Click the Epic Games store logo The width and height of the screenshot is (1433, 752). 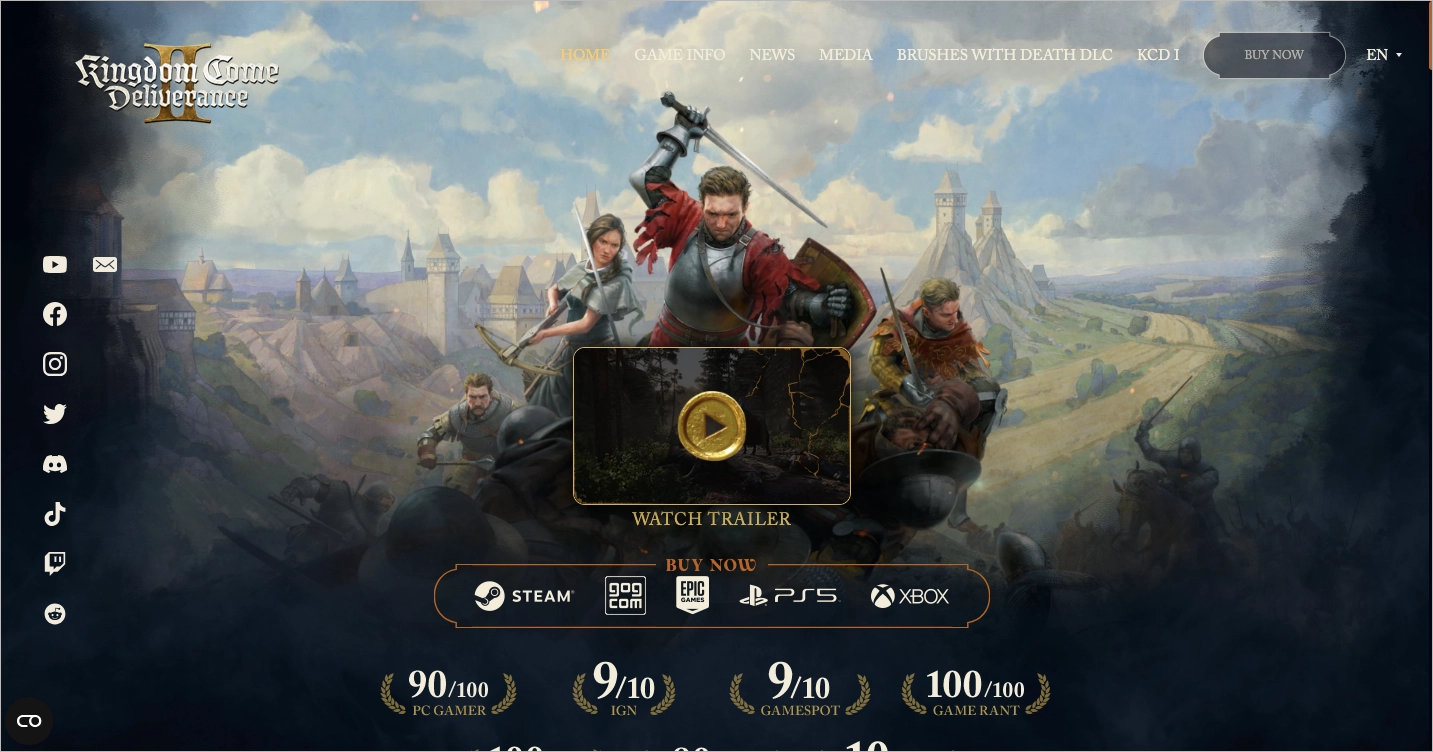point(693,595)
